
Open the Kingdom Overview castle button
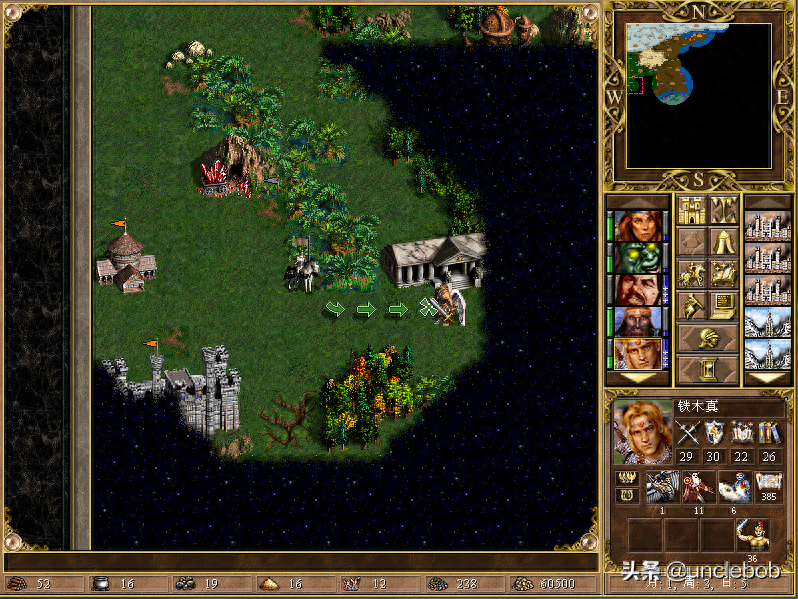(x=691, y=210)
